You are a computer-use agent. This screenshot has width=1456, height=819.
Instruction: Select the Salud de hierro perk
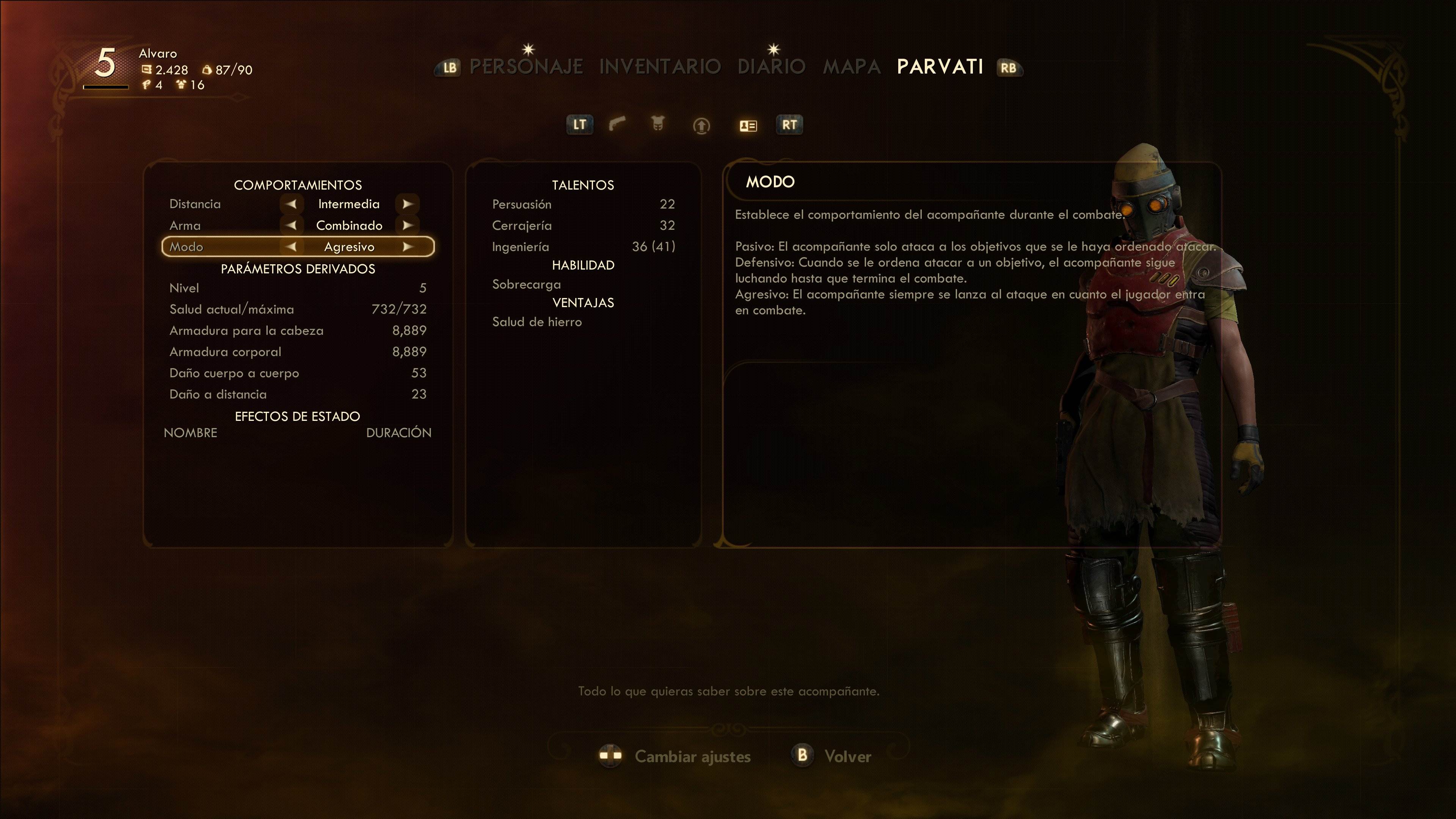[537, 322]
